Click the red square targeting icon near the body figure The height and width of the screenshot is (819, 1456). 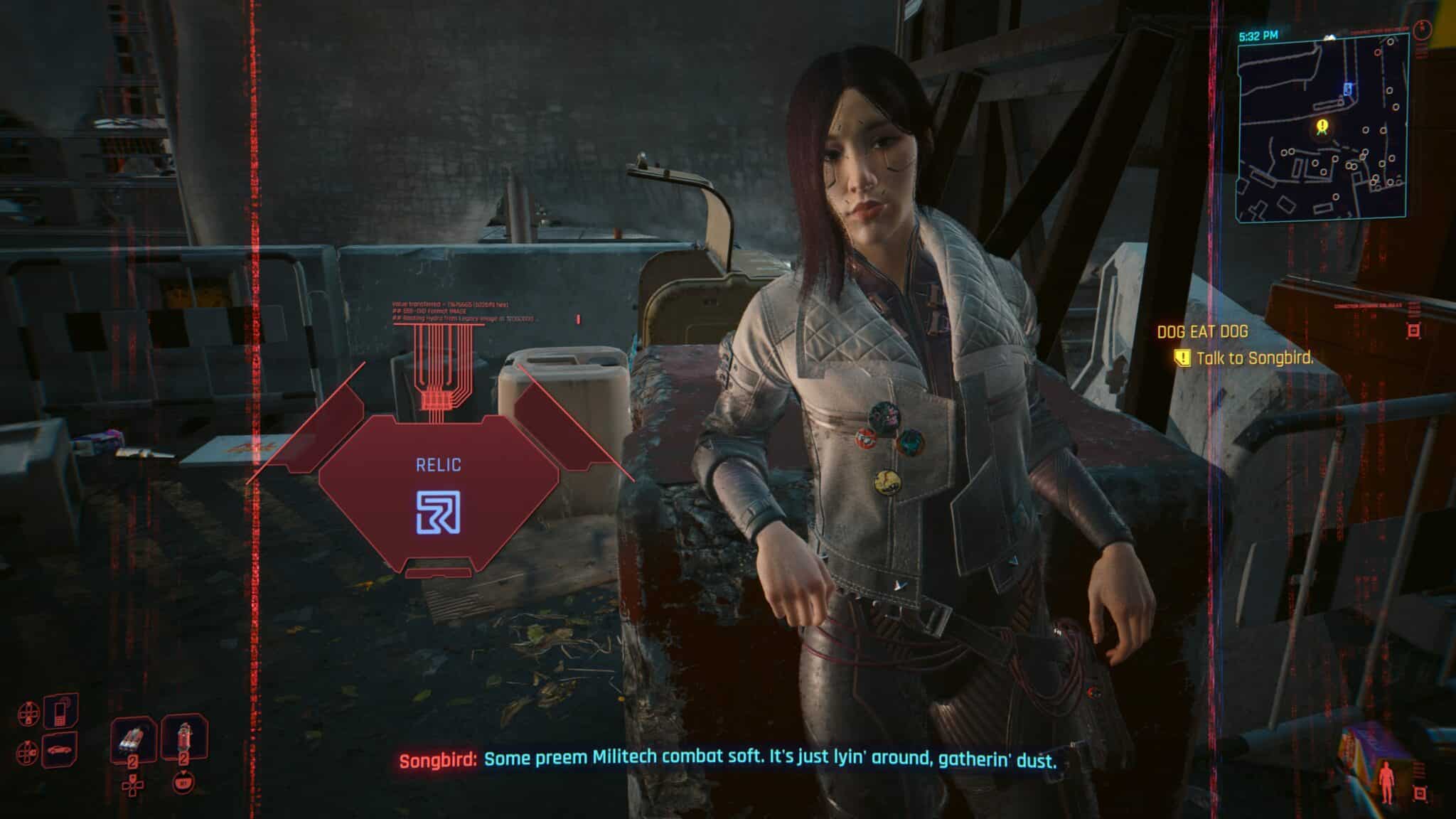pyautogui.click(x=1419, y=793)
